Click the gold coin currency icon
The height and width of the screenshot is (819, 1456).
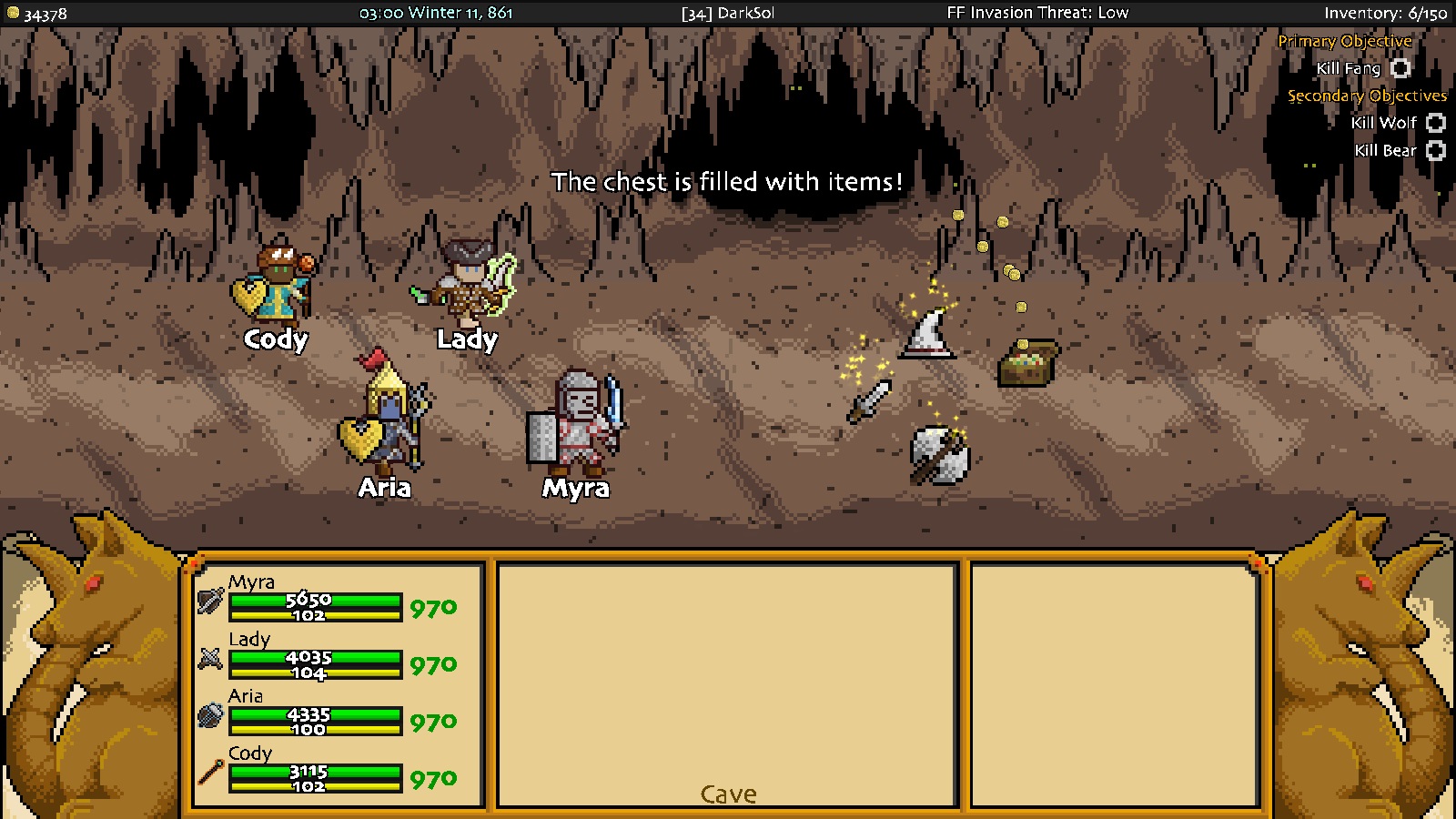point(13,13)
